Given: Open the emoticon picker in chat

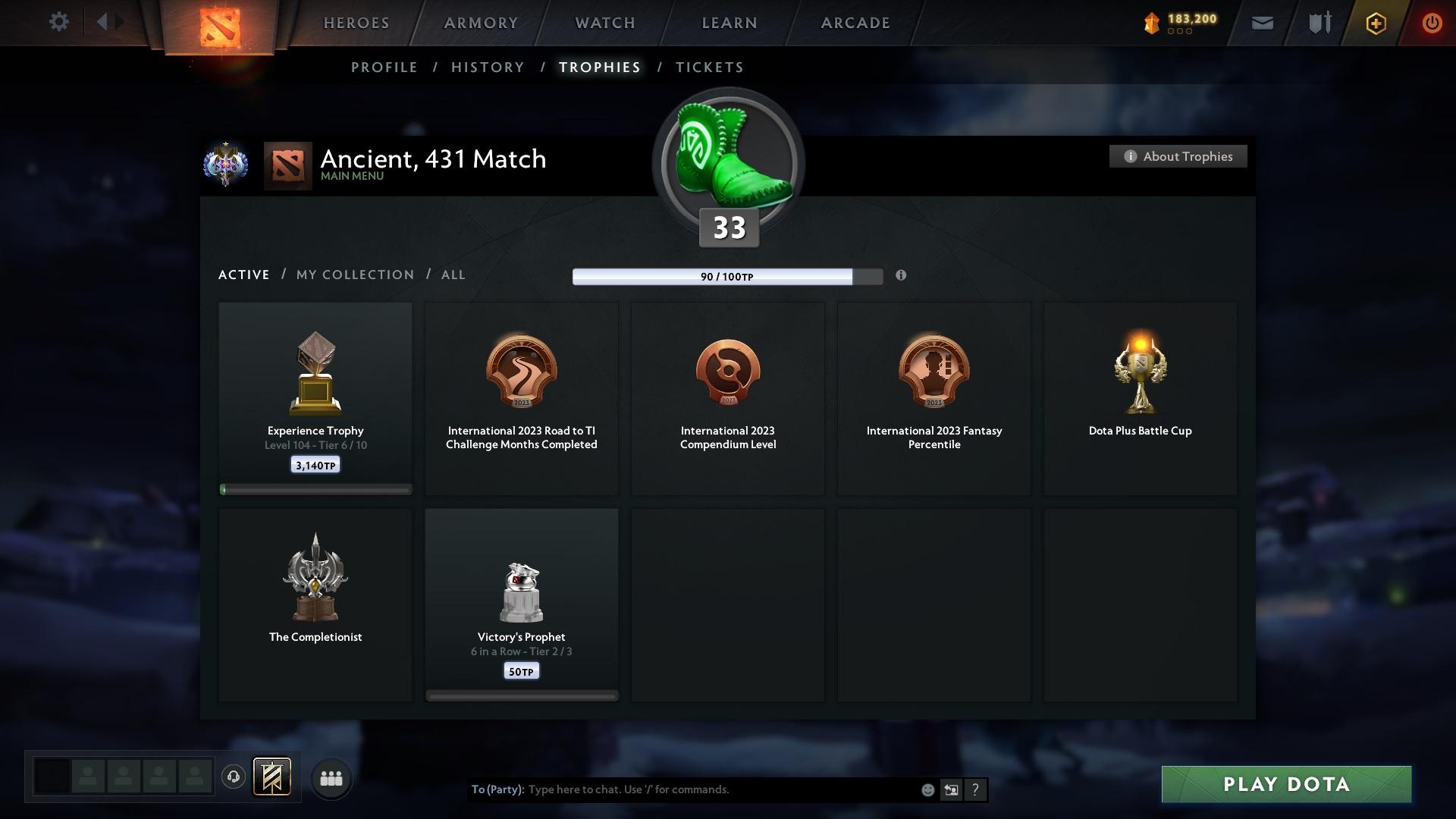Looking at the screenshot, I should [927, 789].
